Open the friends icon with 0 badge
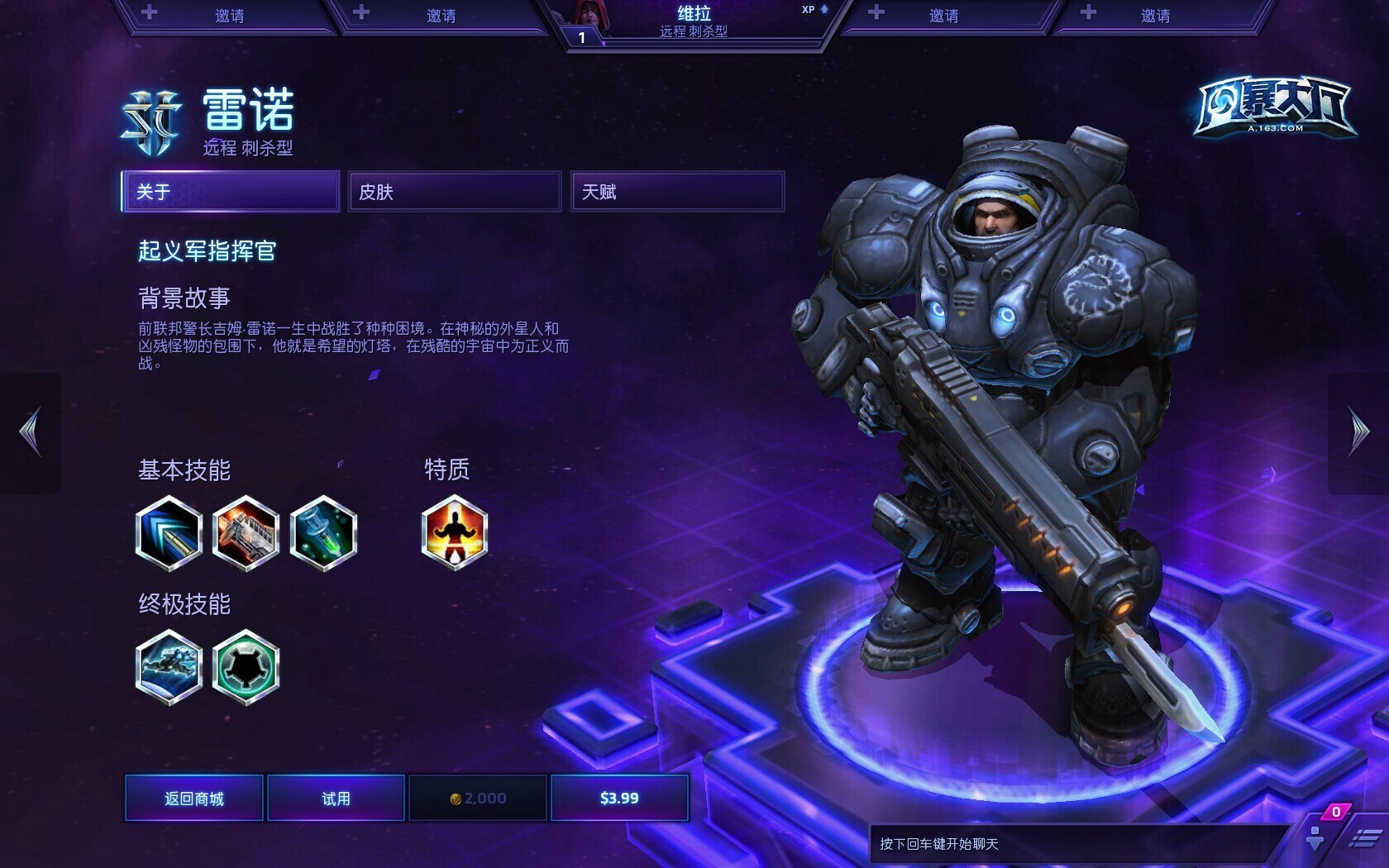The width and height of the screenshot is (1389, 868). tap(1316, 837)
